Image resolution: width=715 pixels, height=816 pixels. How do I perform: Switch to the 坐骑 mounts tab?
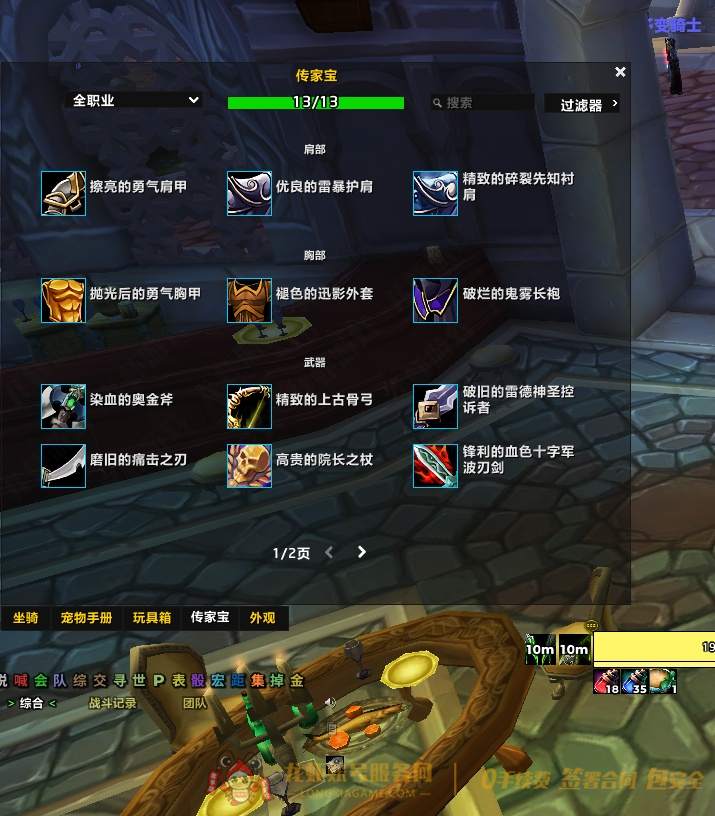(x=26, y=618)
